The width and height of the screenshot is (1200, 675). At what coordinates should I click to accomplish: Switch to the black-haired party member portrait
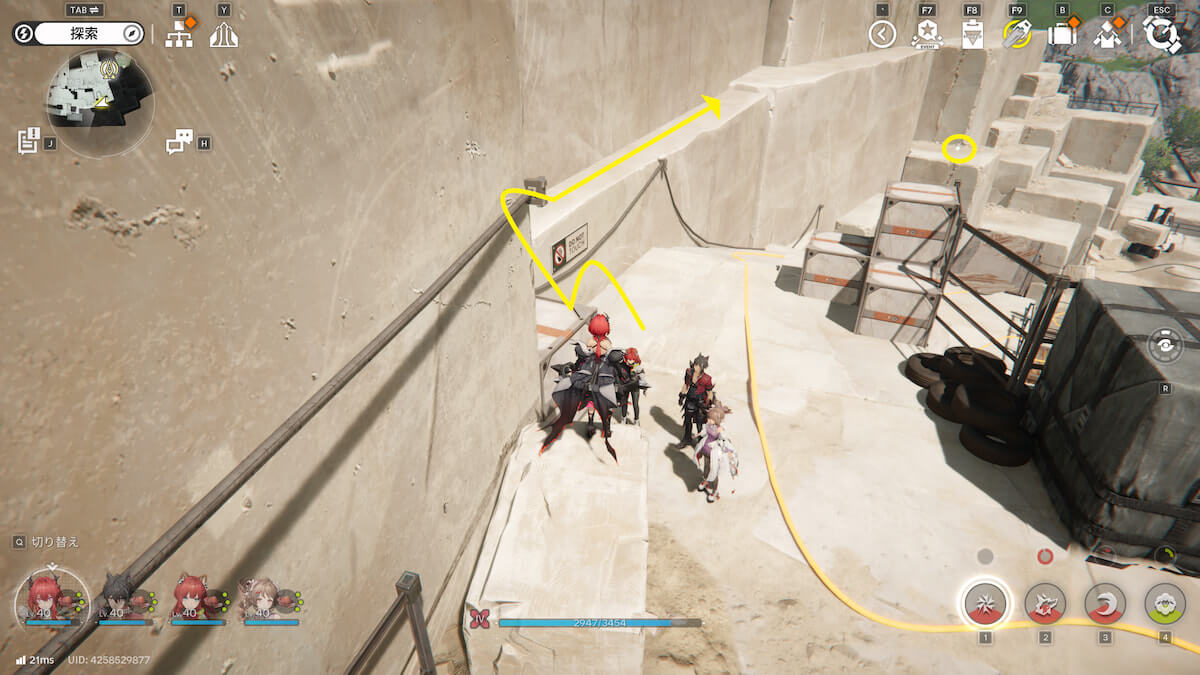tap(118, 600)
